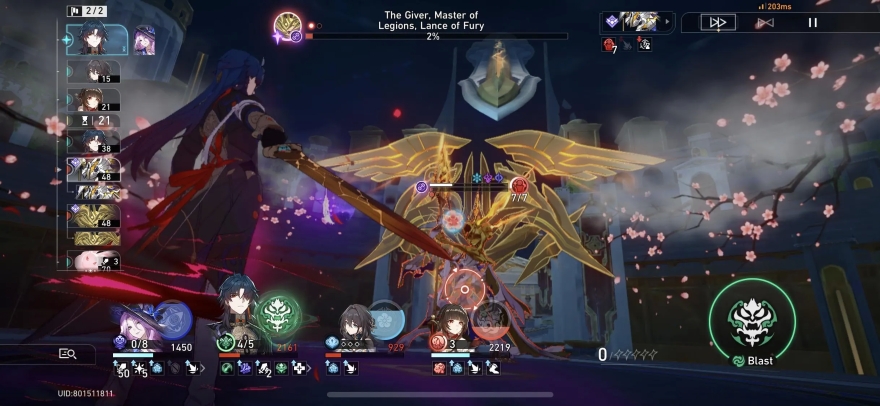Image resolution: width=880 pixels, height=406 pixels.
Task: Pause the battle
Action: point(812,22)
